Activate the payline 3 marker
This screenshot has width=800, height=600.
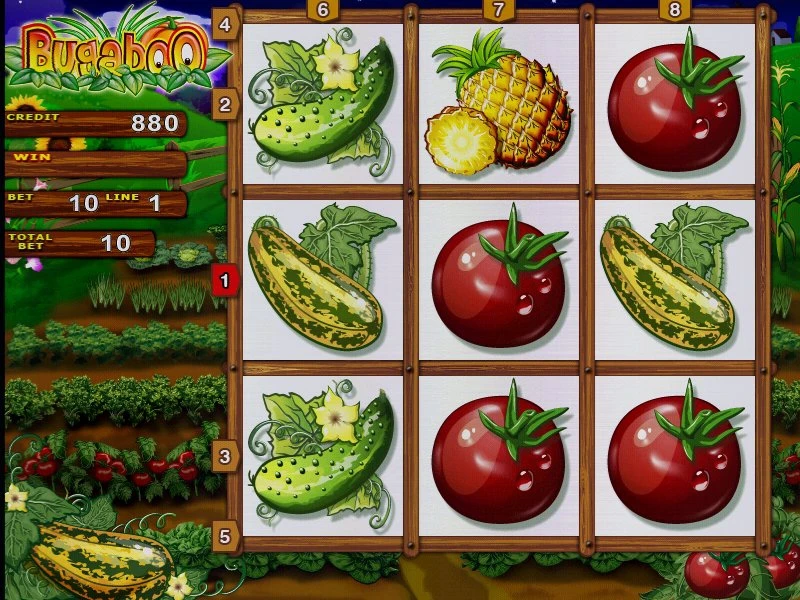224,457
